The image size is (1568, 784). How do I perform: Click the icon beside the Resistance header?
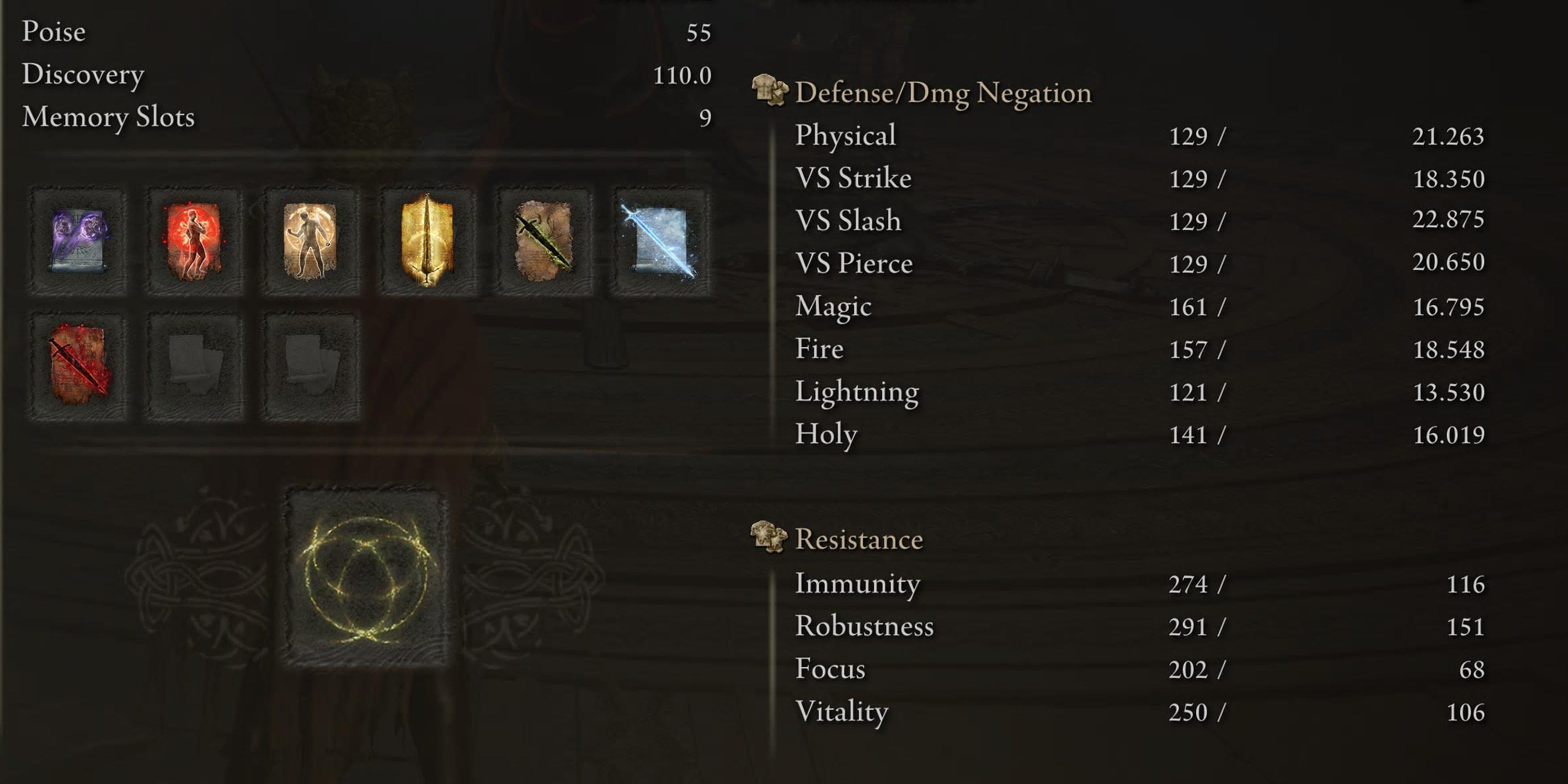tap(768, 539)
